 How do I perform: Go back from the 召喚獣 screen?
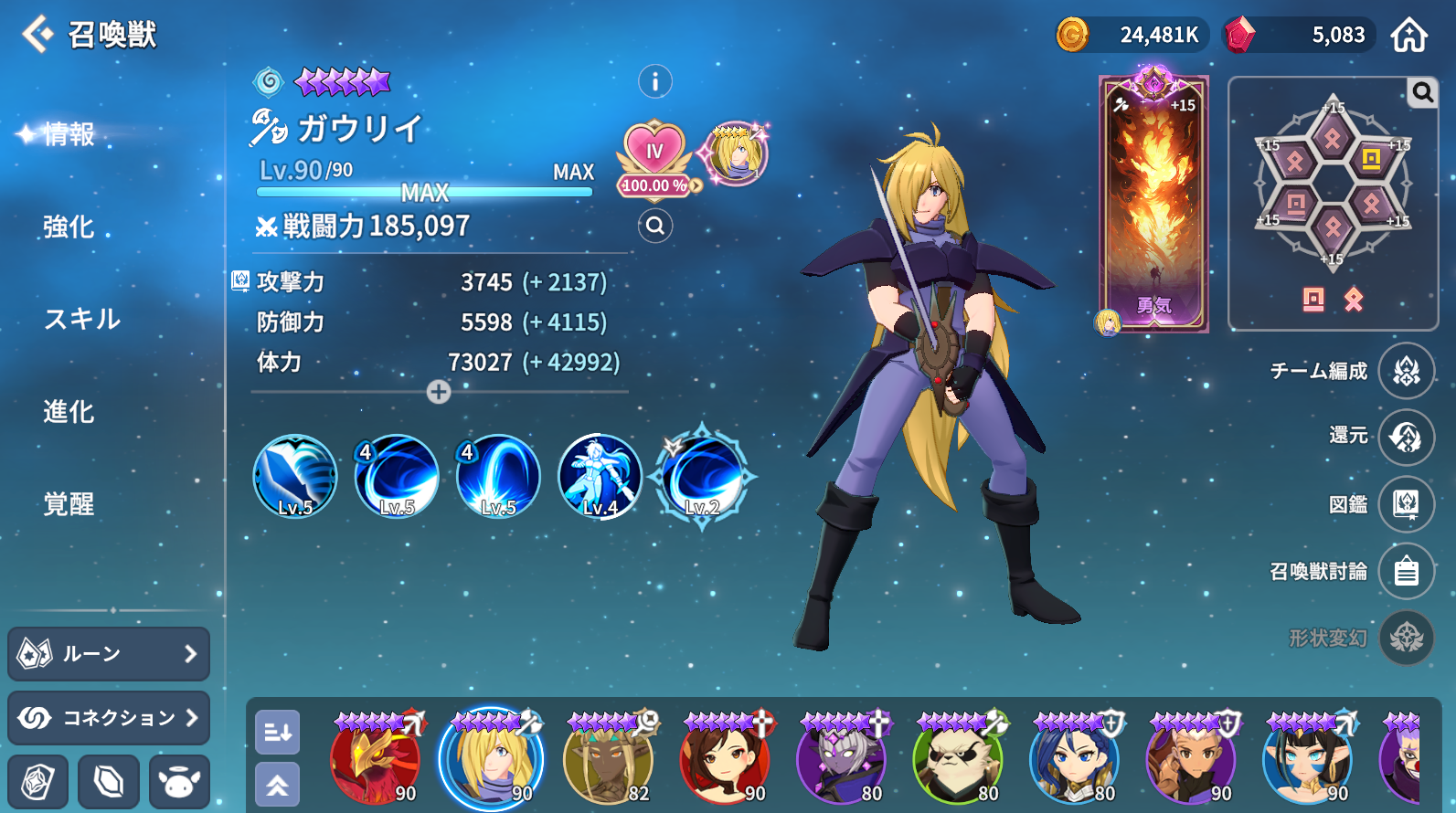point(37,35)
